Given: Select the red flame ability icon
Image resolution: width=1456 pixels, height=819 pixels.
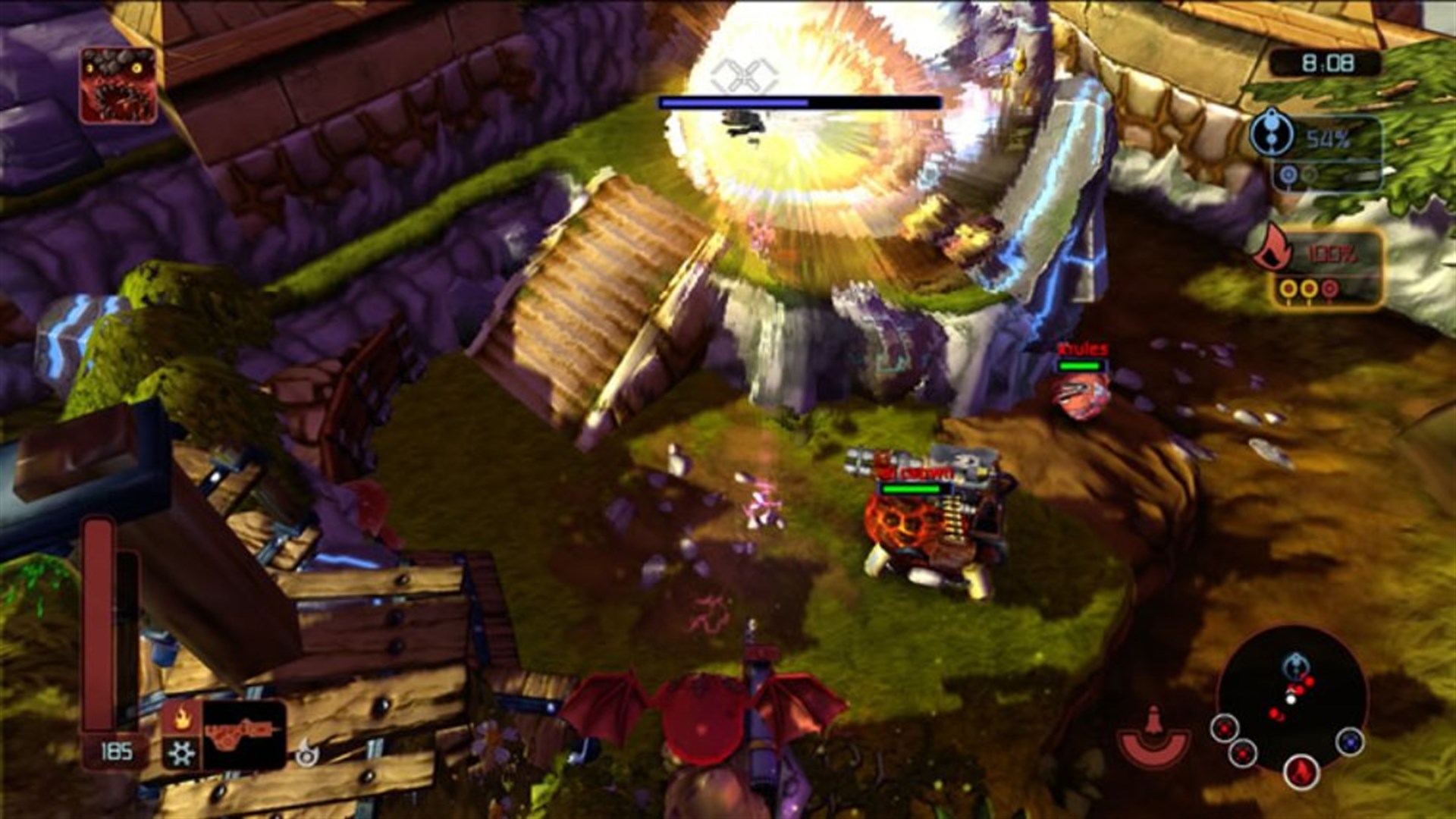Looking at the screenshot, I should (x=182, y=718).
